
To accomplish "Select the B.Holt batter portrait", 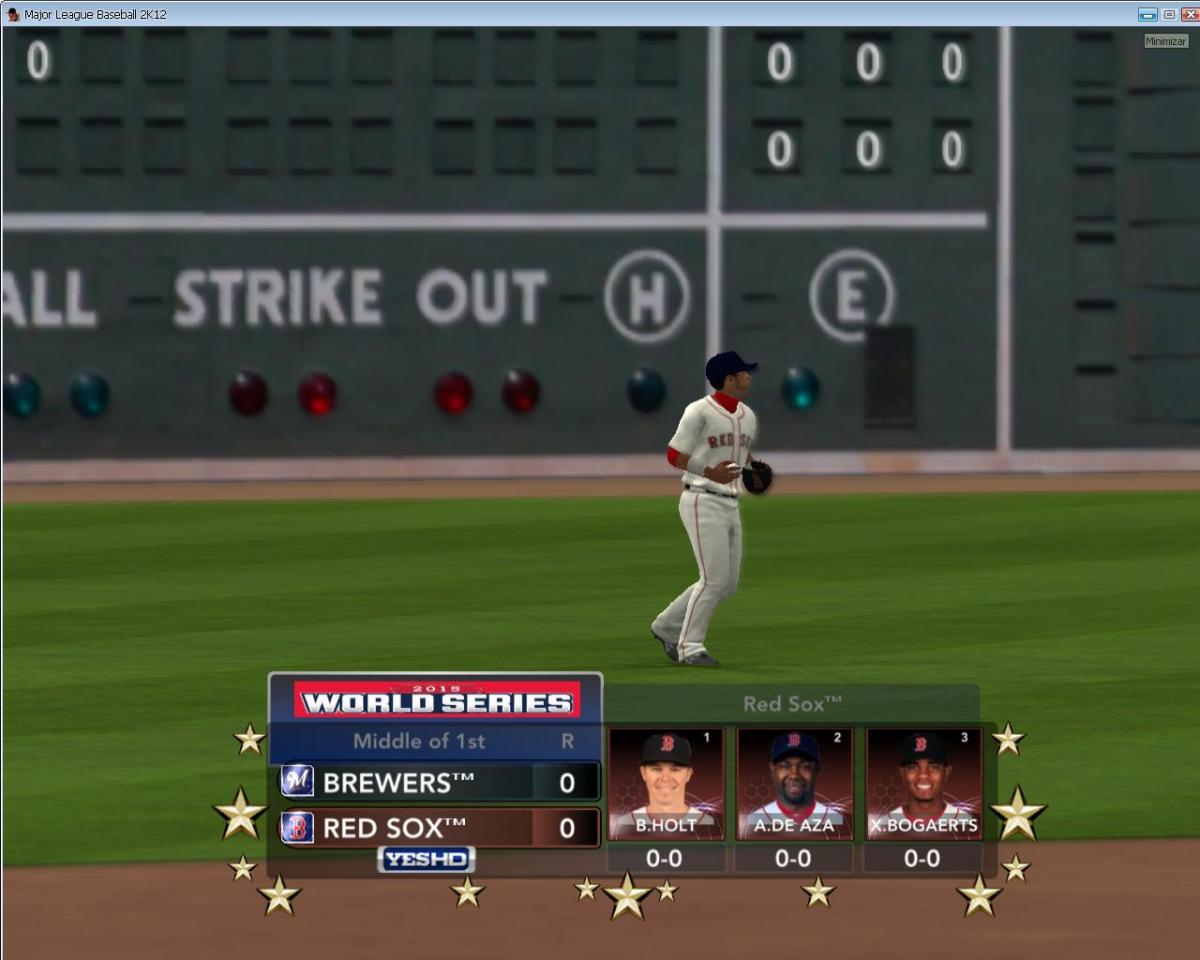I will click(x=666, y=784).
